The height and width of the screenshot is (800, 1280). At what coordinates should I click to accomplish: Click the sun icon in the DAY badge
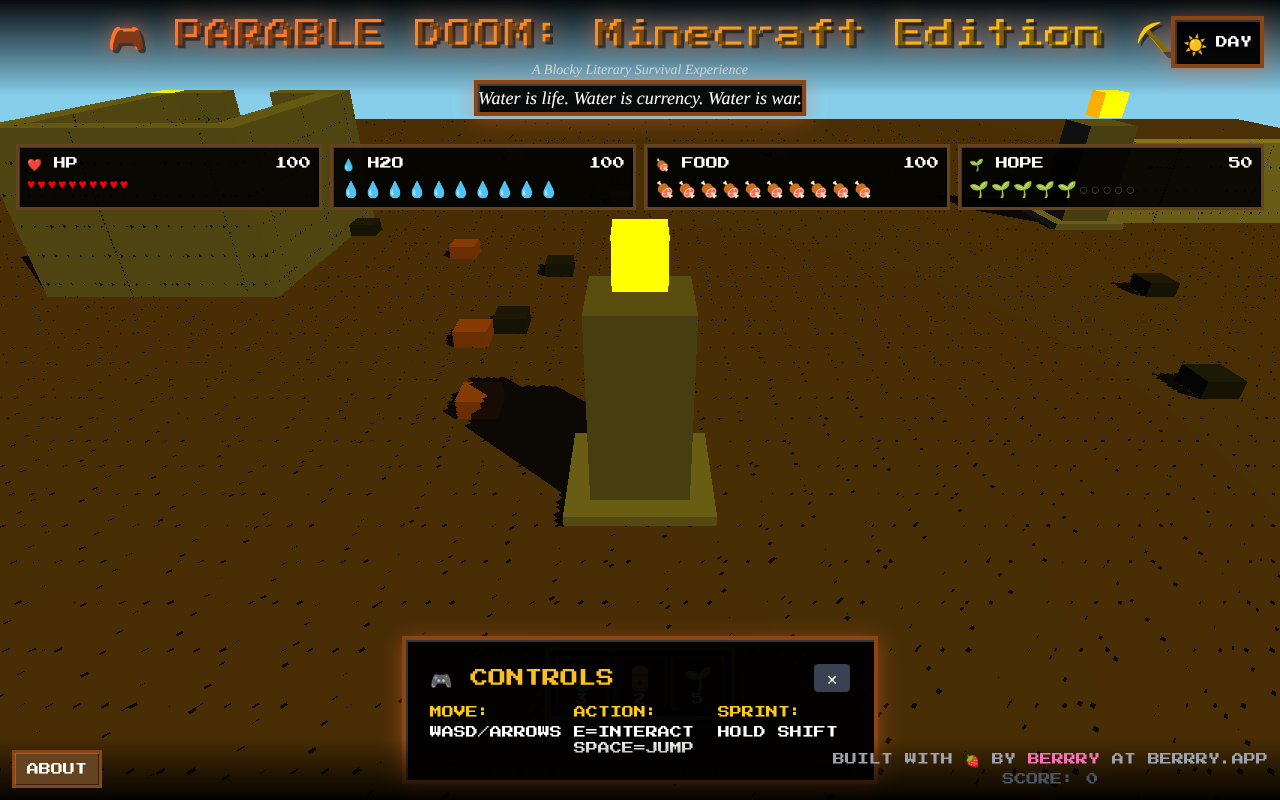[1195, 43]
